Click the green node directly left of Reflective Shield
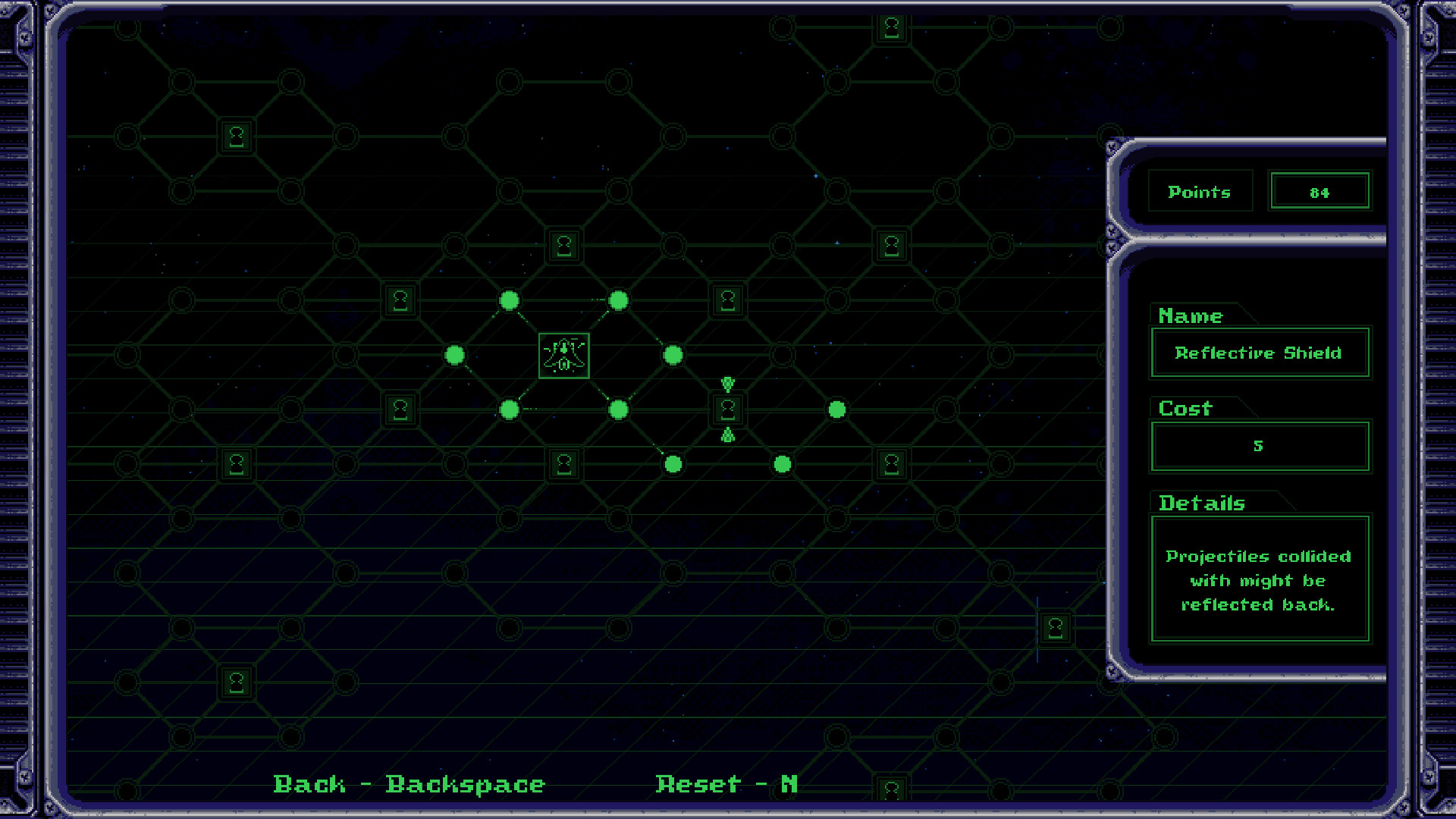1456x819 pixels. (x=619, y=409)
